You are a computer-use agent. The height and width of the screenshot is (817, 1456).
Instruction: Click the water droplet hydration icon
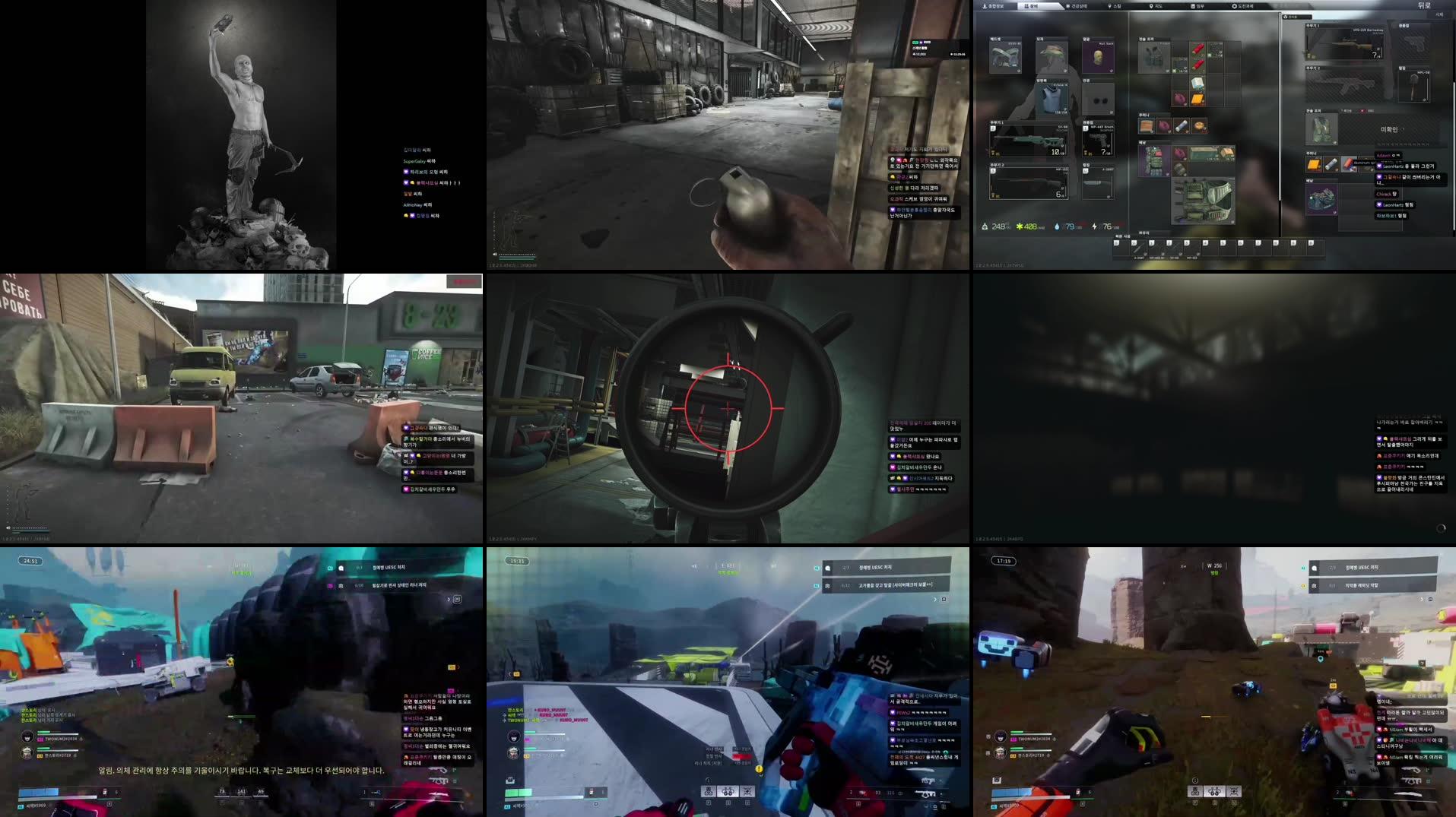(1057, 226)
